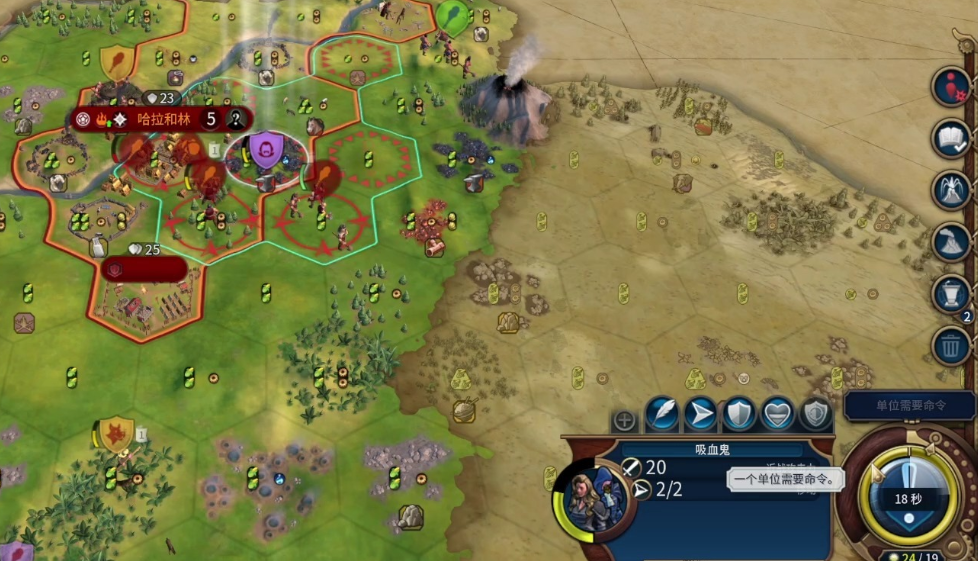Open the 哈拉和林 city banner
978x561 pixels.
coord(163,119)
